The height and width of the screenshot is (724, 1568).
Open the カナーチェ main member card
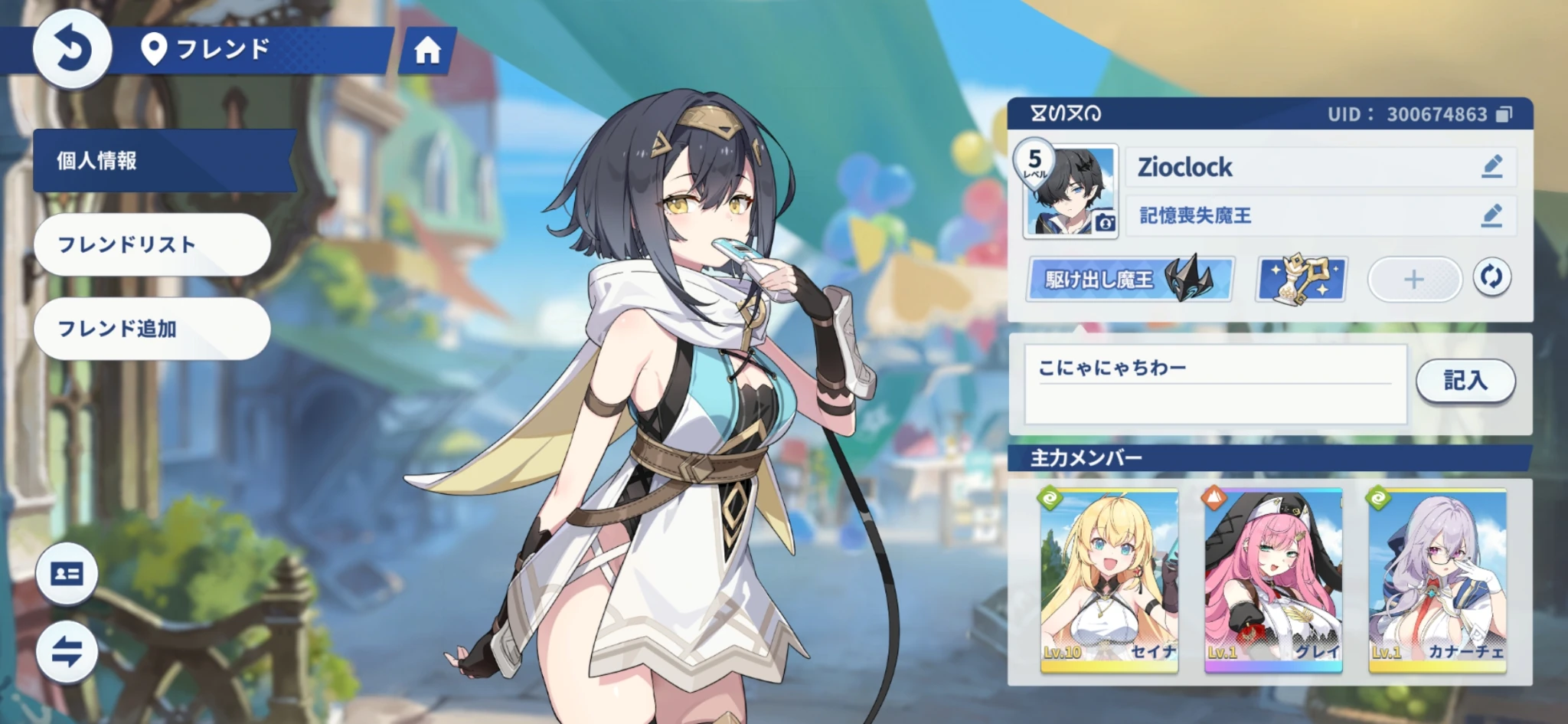coord(1437,581)
